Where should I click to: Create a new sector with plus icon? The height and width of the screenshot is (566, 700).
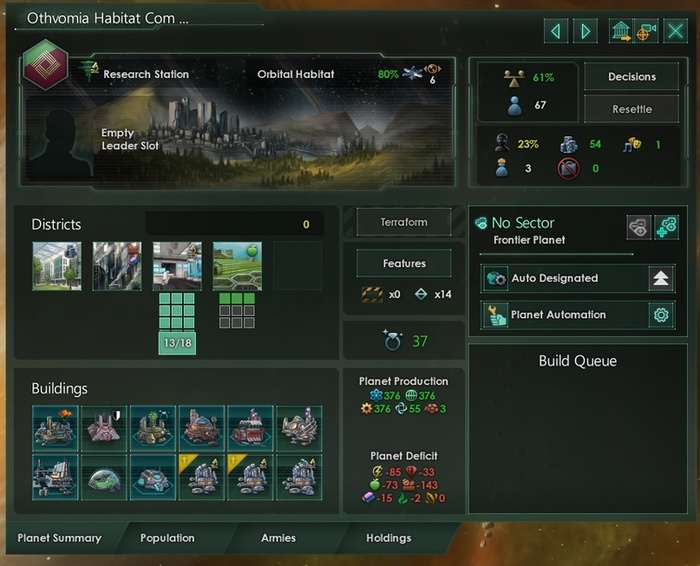click(667, 228)
